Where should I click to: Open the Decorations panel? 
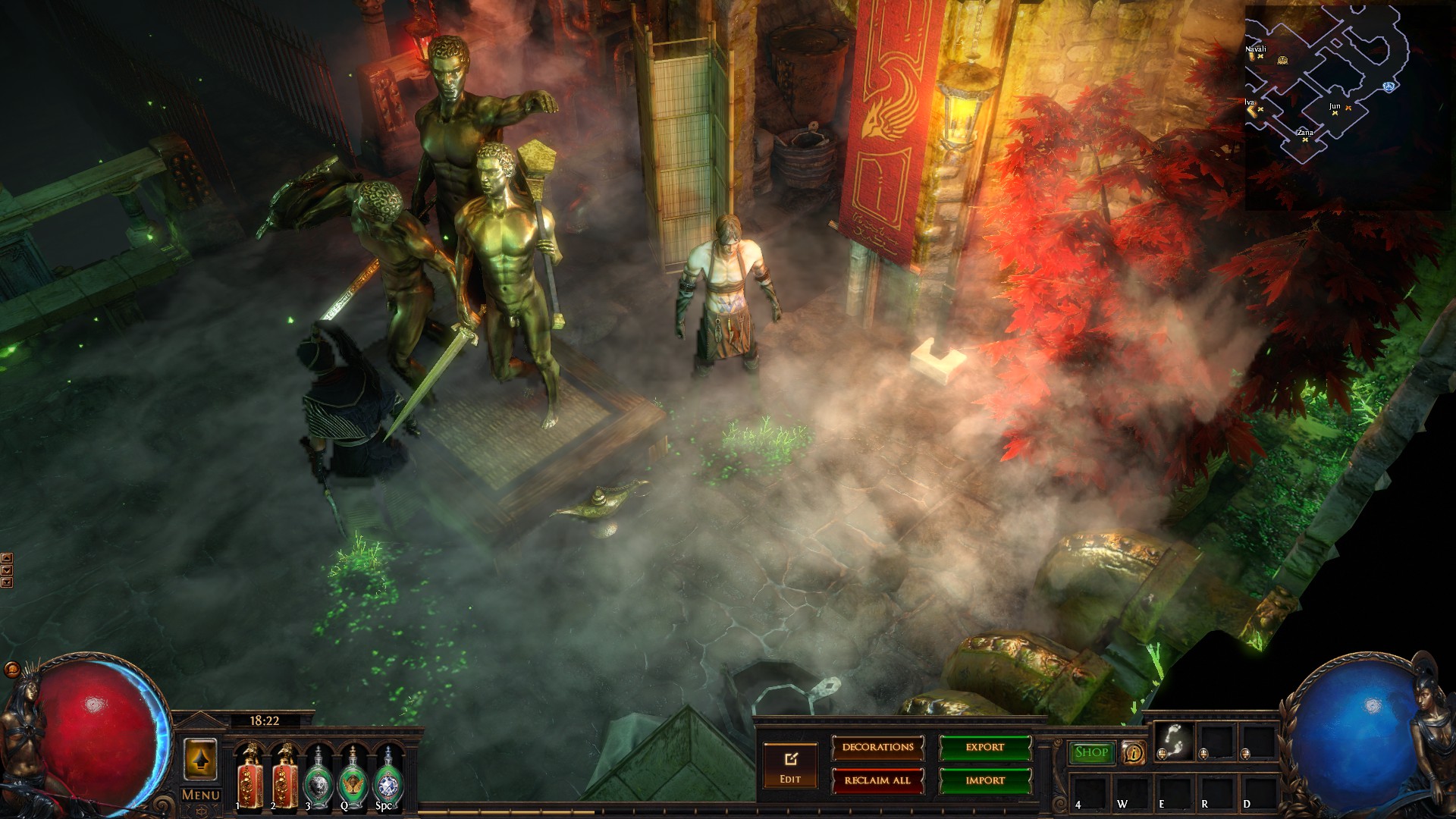coord(877,748)
